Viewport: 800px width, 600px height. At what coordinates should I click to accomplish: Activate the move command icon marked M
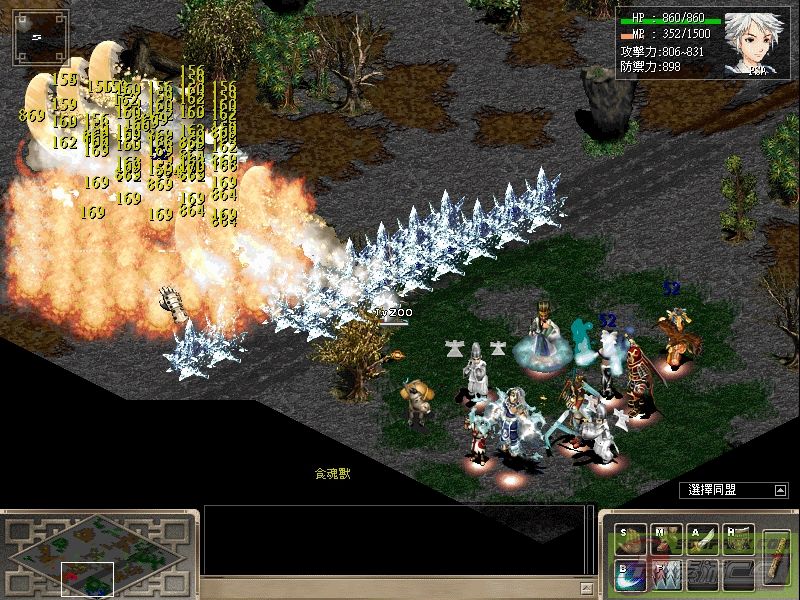(x=668, y=541)
